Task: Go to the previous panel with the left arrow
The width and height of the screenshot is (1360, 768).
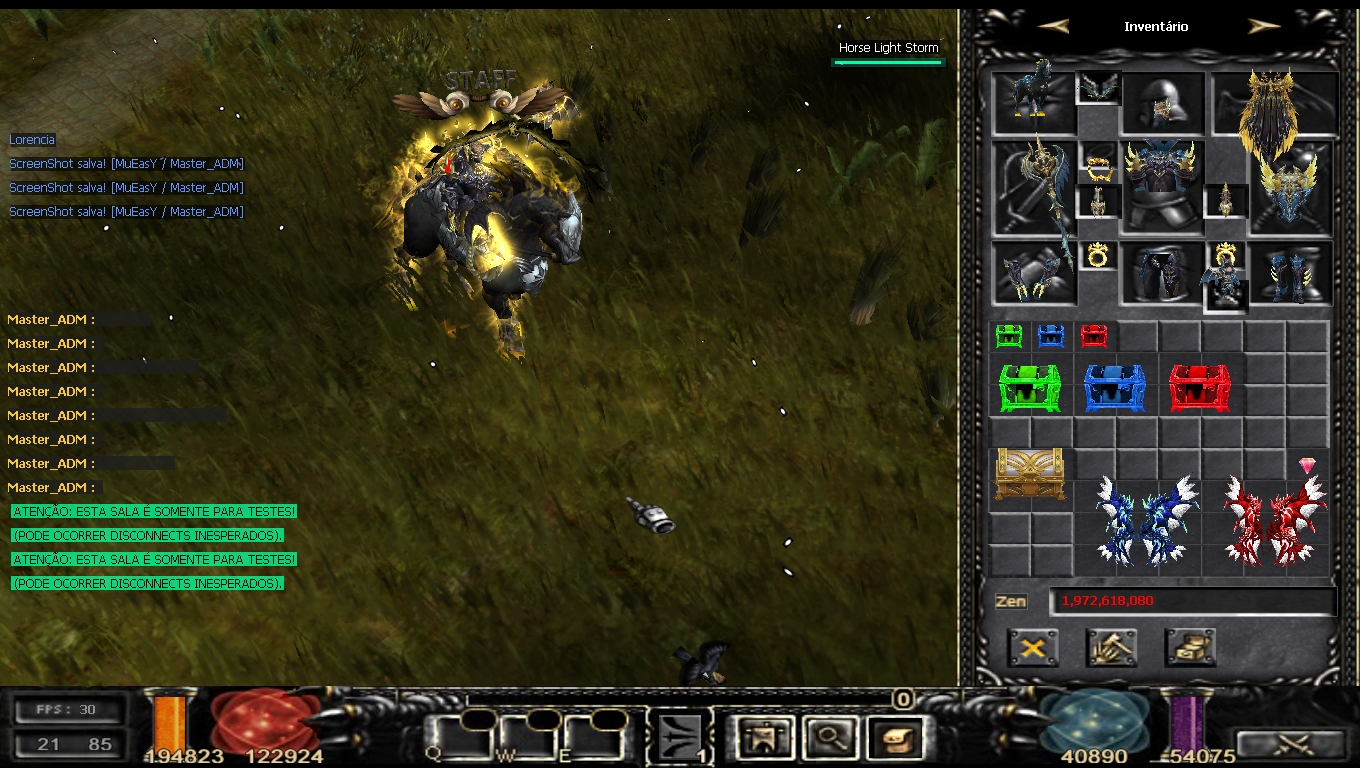Action: coord(1053,27)
